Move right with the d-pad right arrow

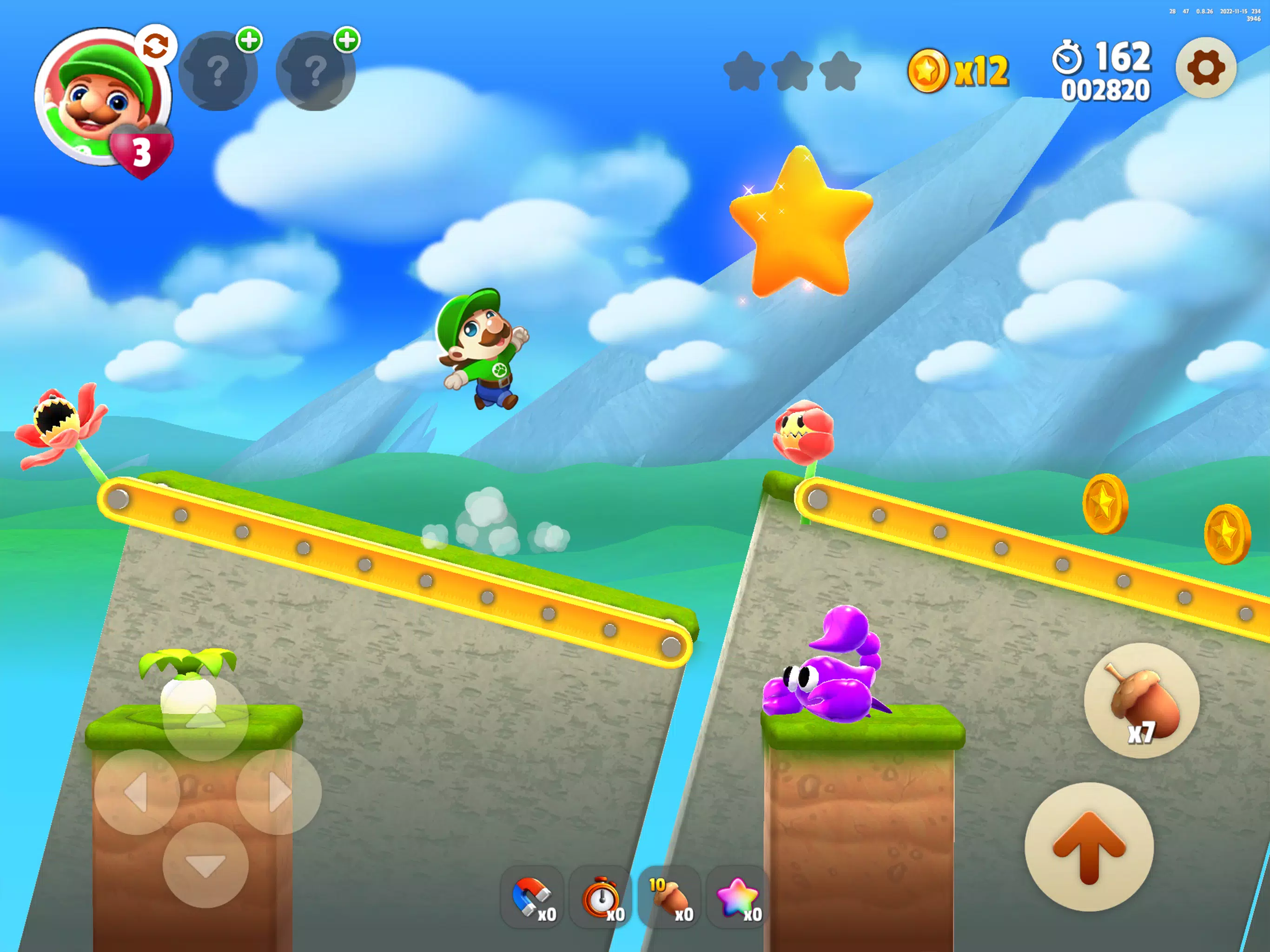click(278, 792)
